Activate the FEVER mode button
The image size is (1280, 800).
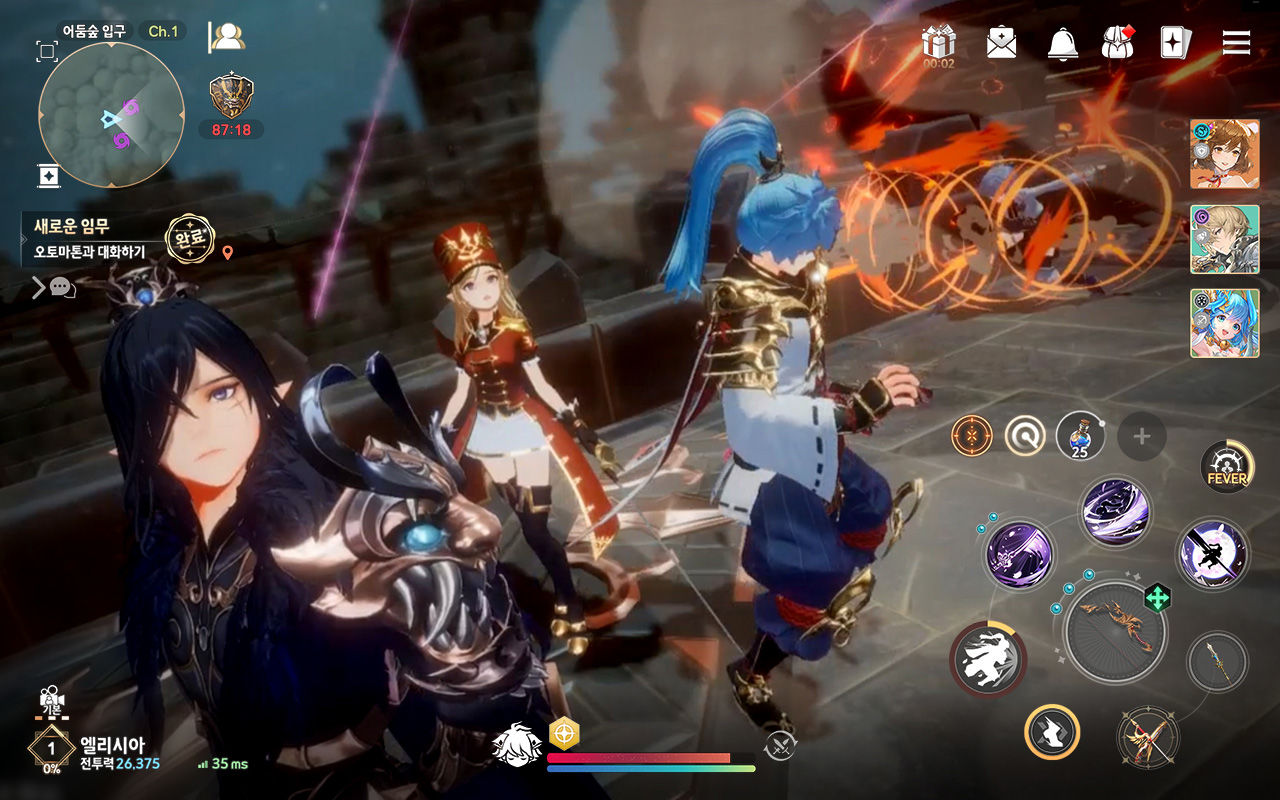(x=1227, y=467)
